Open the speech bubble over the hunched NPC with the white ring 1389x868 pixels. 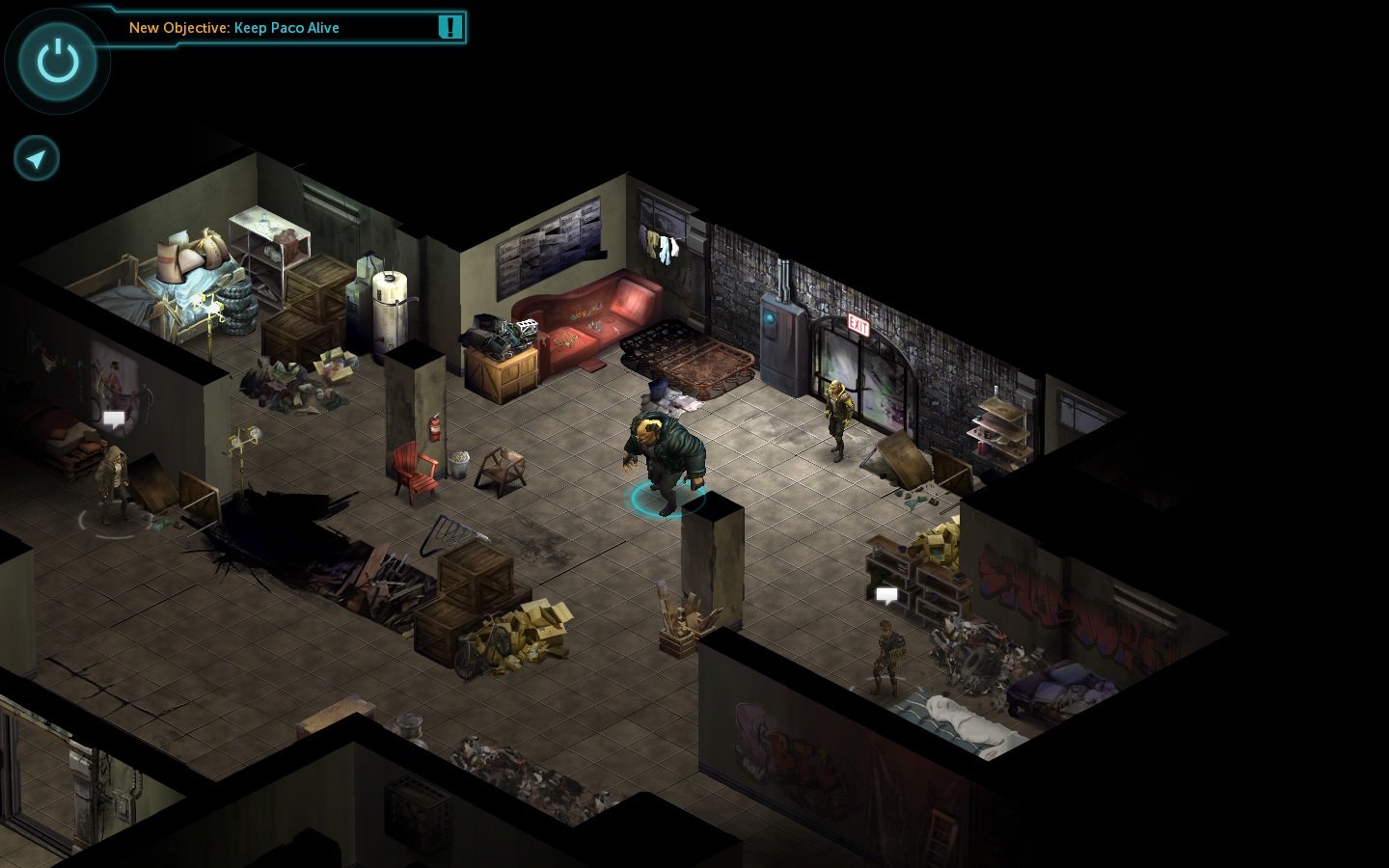[x=114, y=419]
